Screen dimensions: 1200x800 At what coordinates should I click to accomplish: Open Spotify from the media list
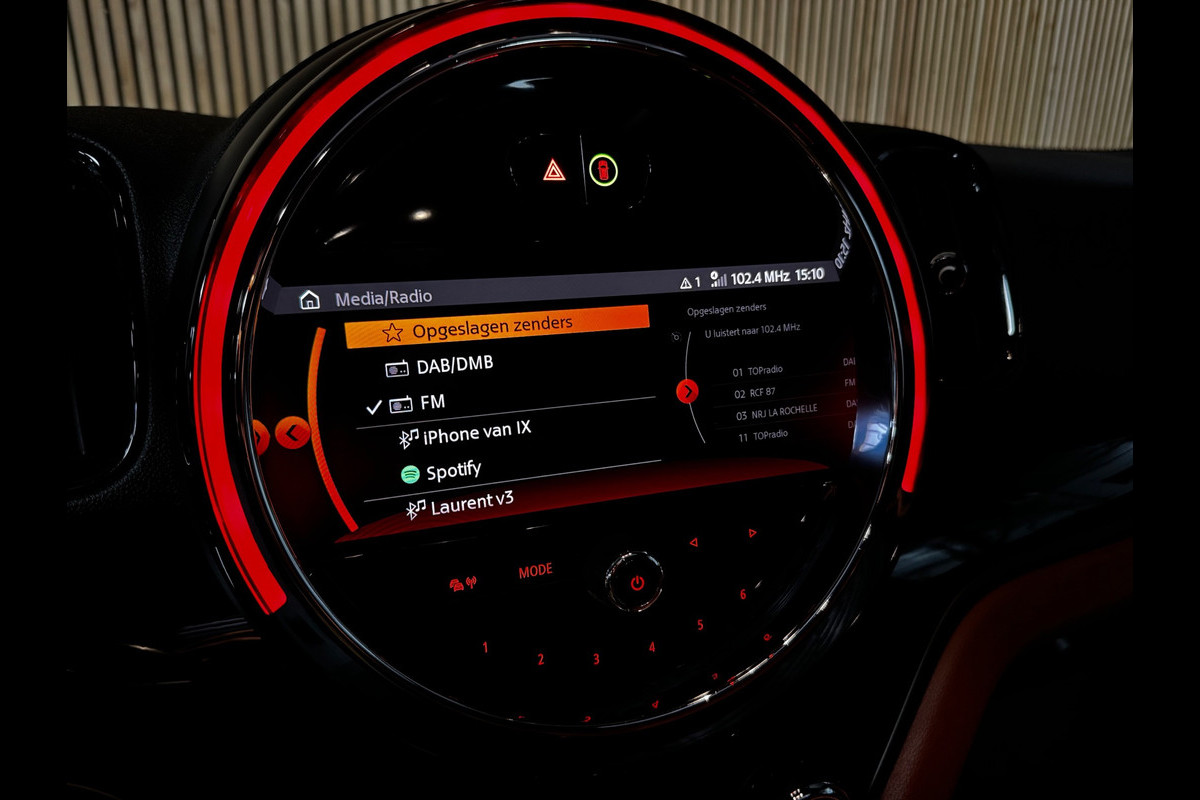point(453,471)
